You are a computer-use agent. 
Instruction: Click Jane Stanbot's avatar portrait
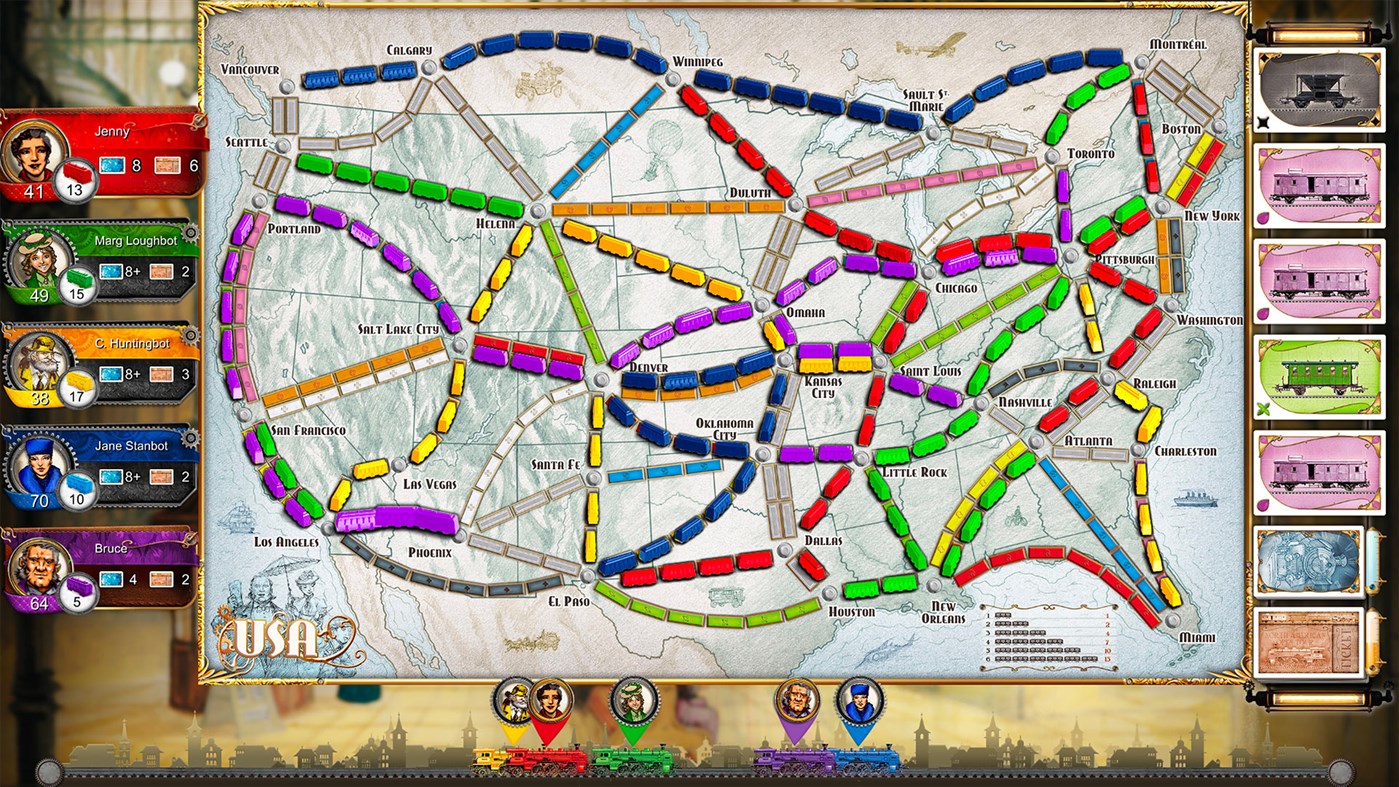pos(42,466)
